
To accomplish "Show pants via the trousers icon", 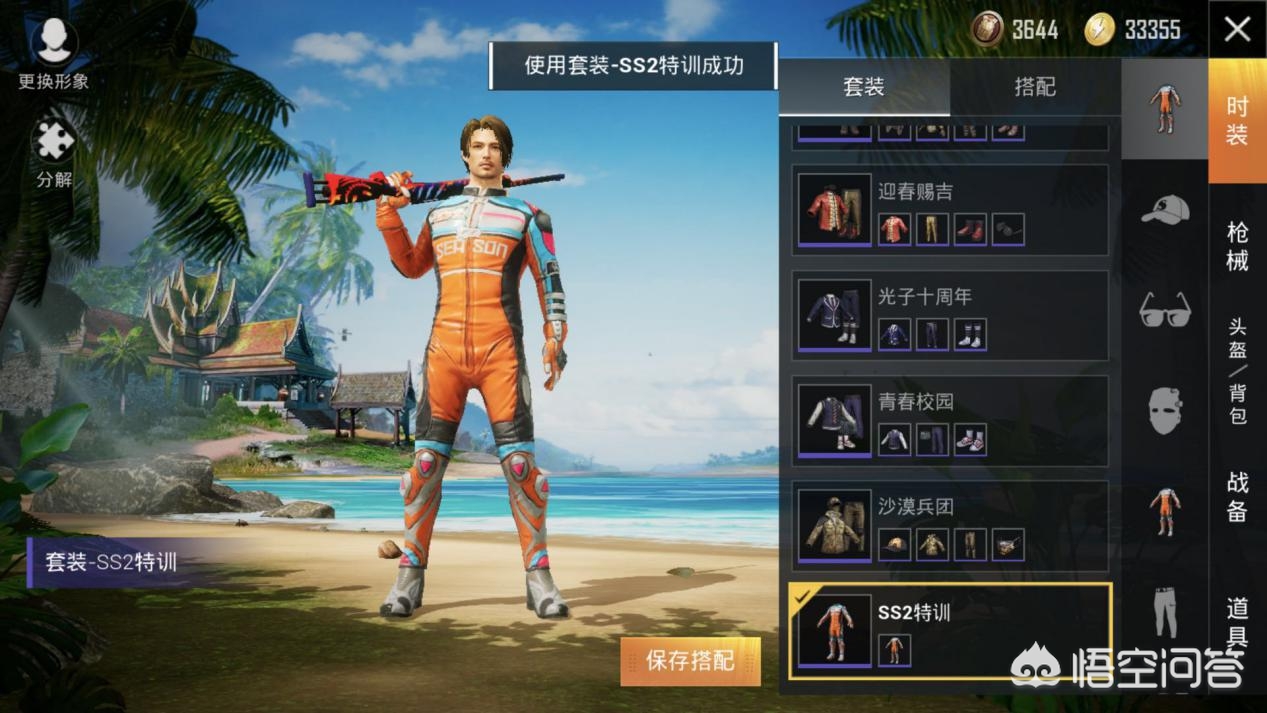I will (1165, 612).
